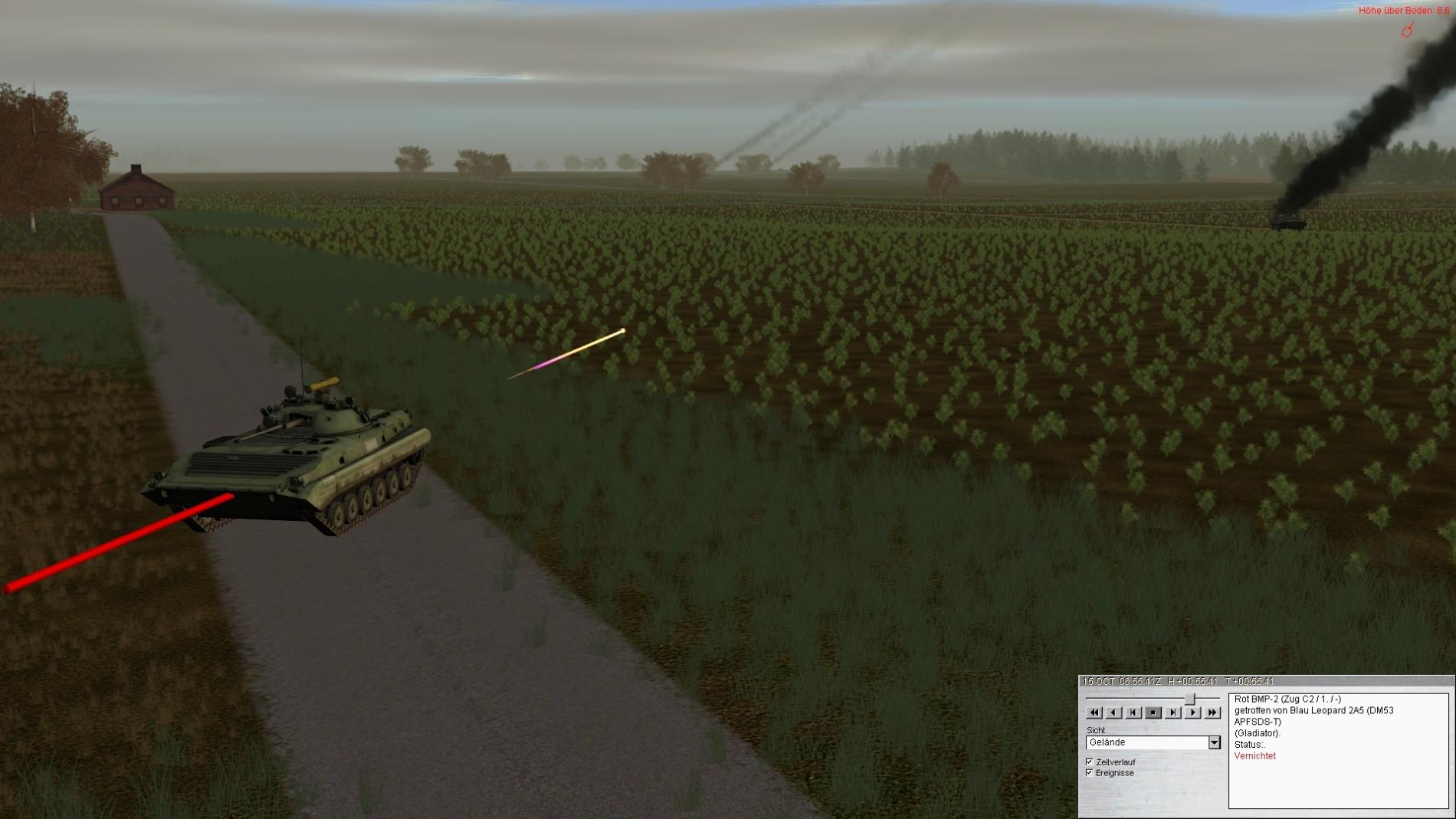Play the replay forward
This screenshot has height=819, width=1456.
pyautogui.click(x=1192, y=713)
